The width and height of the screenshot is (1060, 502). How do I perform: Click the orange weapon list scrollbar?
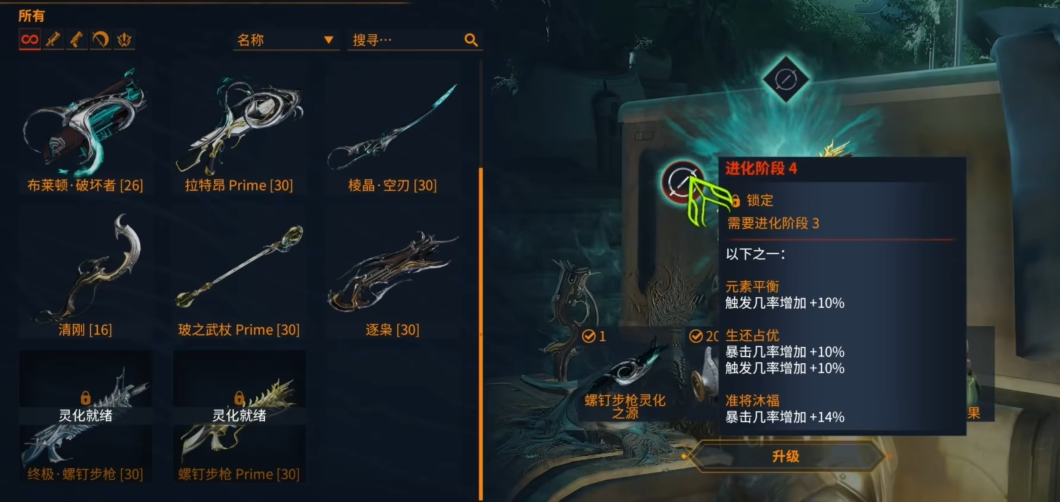pyautogui.click(x=480, y=300)
